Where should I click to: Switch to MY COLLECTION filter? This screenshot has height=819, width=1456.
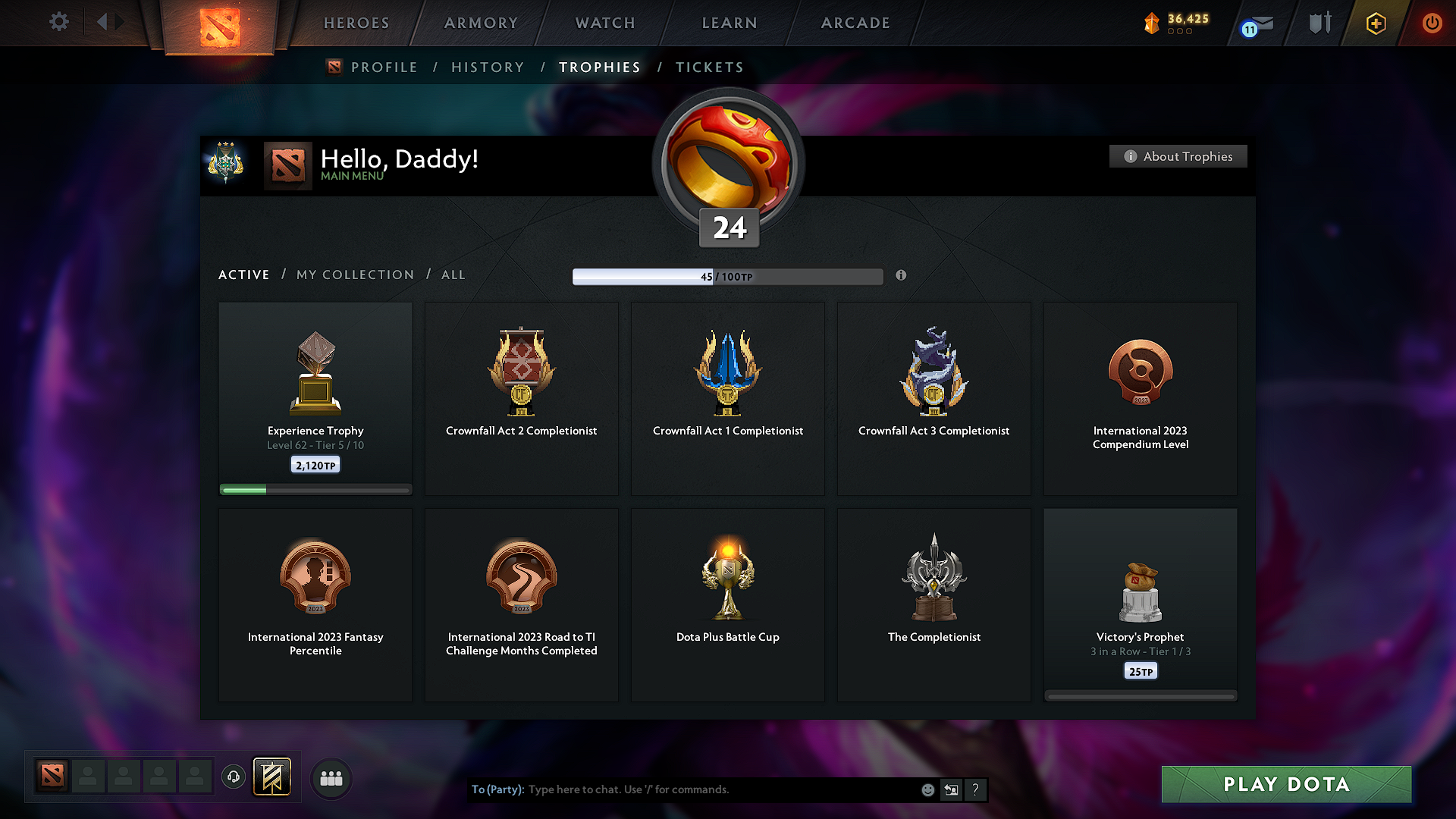pyautogui.click(x=354, y=275)
